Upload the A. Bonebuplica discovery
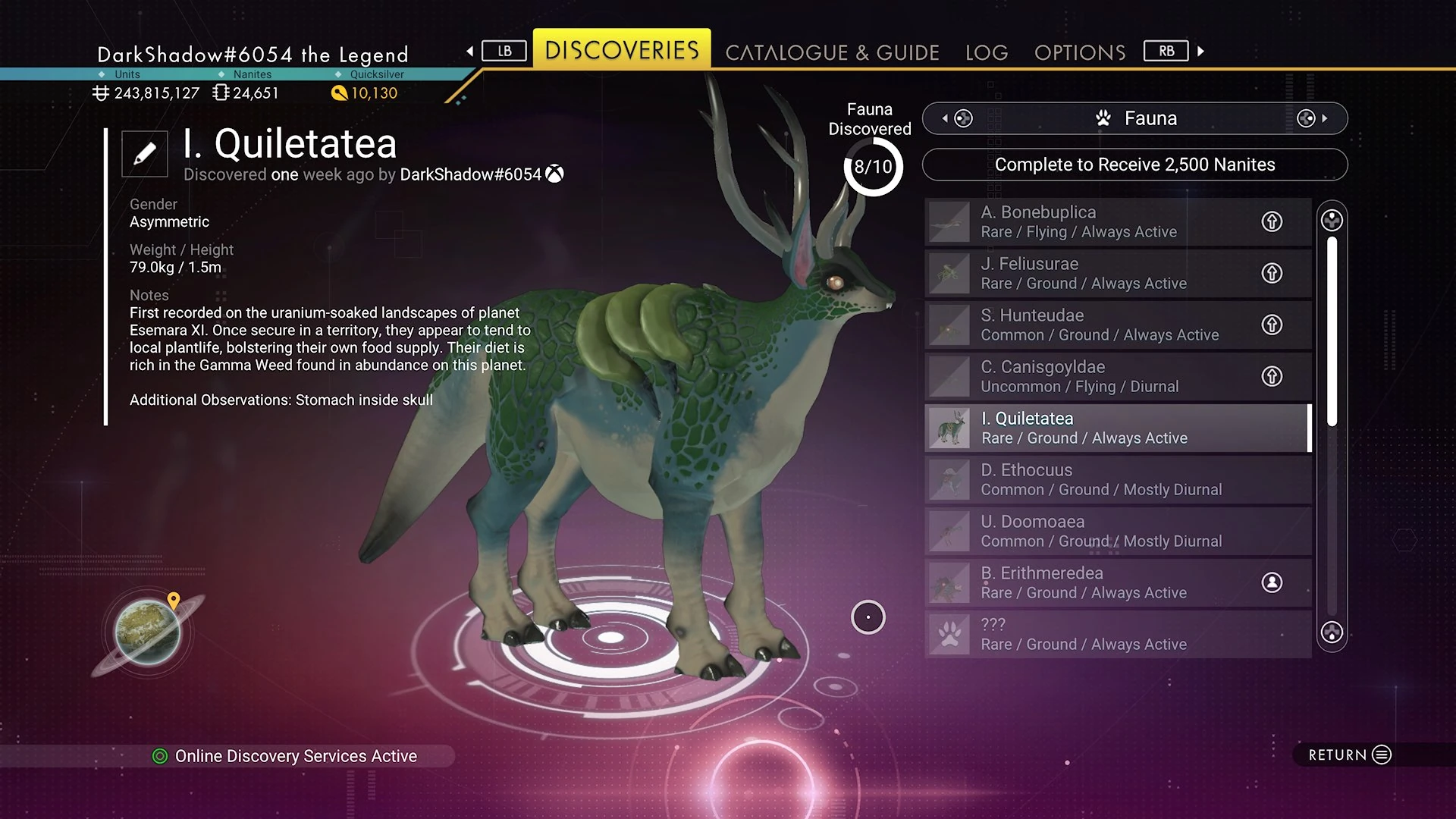 click(x=1272, y=221)
